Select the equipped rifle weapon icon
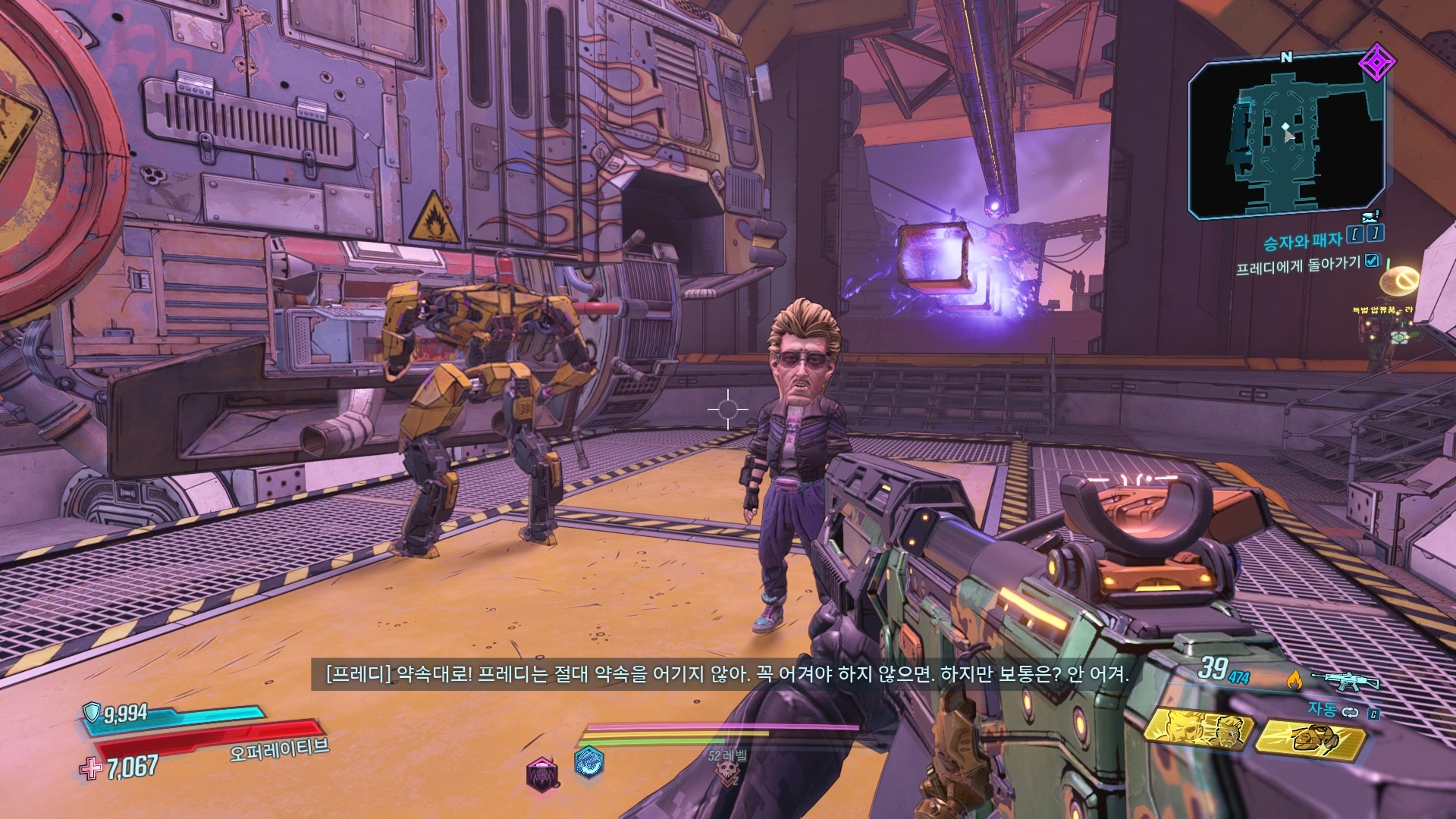Screen dimensions: 1456x819 click(x=1345, y=679)
